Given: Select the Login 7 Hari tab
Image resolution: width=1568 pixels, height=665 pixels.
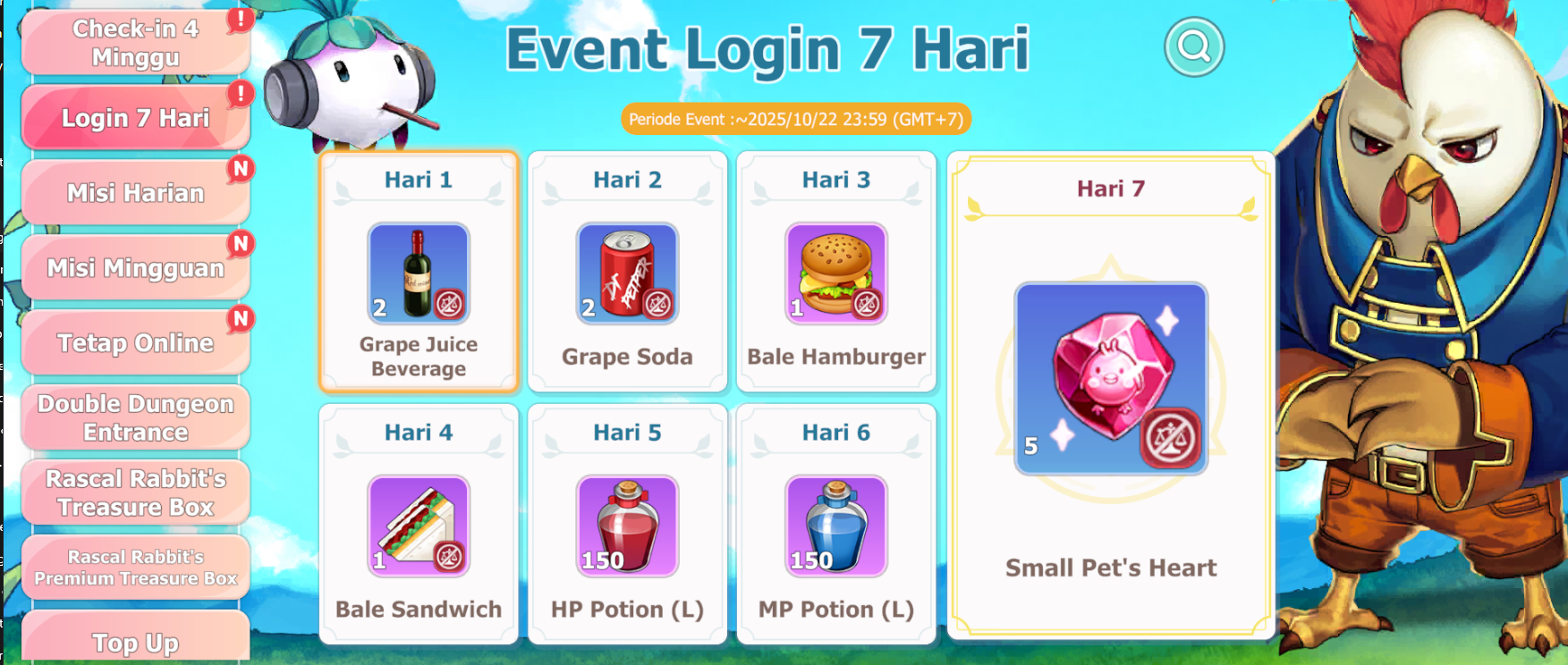Looking at the screenshot, I should 135,118.
